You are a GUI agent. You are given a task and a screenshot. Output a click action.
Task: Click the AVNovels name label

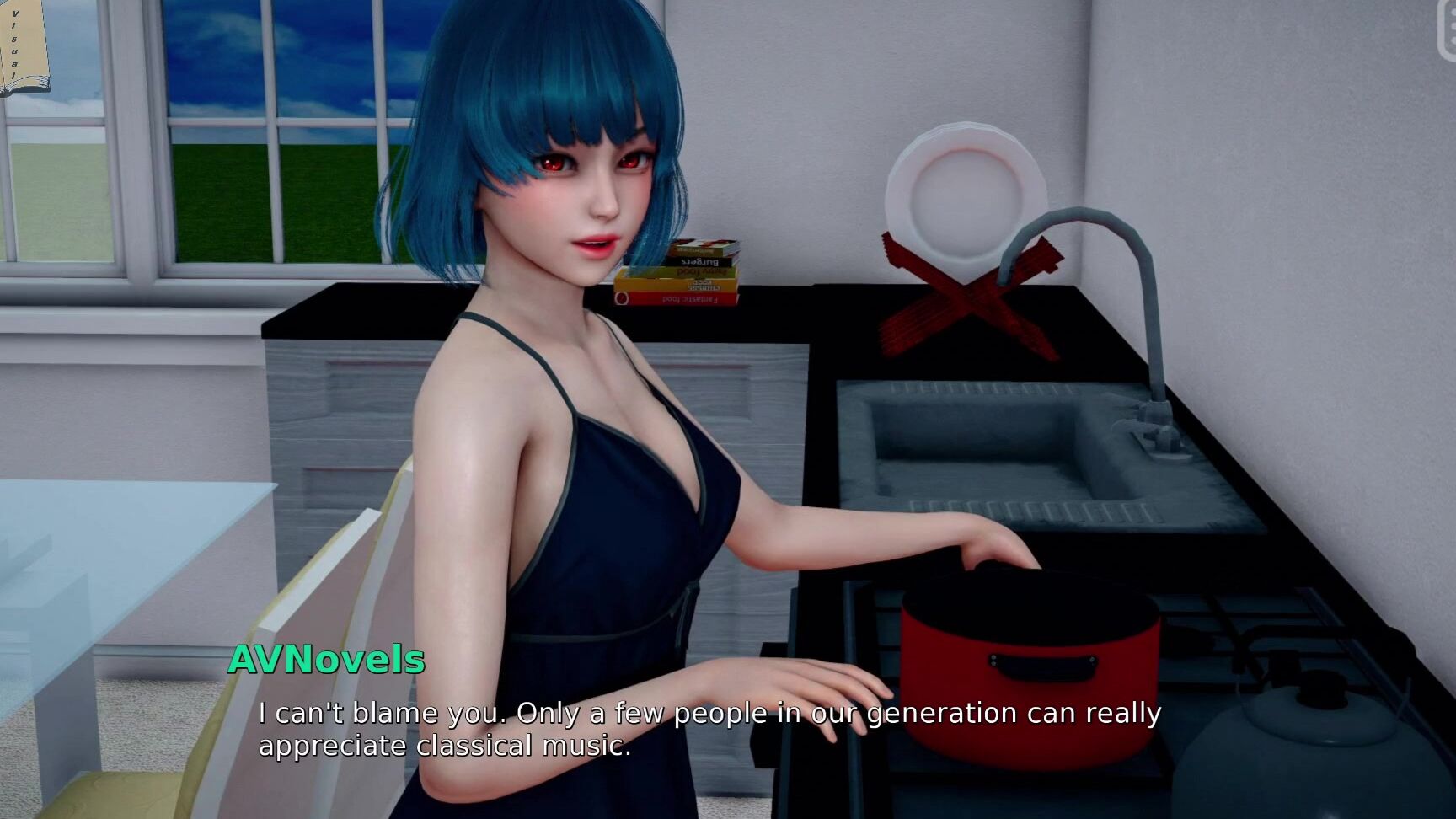click(x=327, y=661)
